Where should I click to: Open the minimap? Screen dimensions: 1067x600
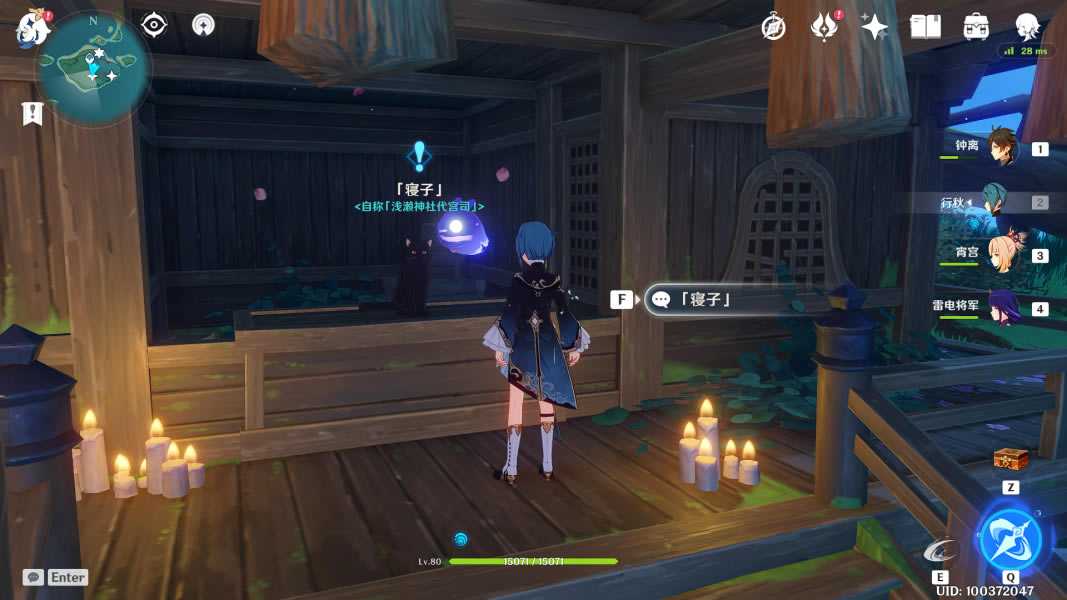tap(92, 66)
